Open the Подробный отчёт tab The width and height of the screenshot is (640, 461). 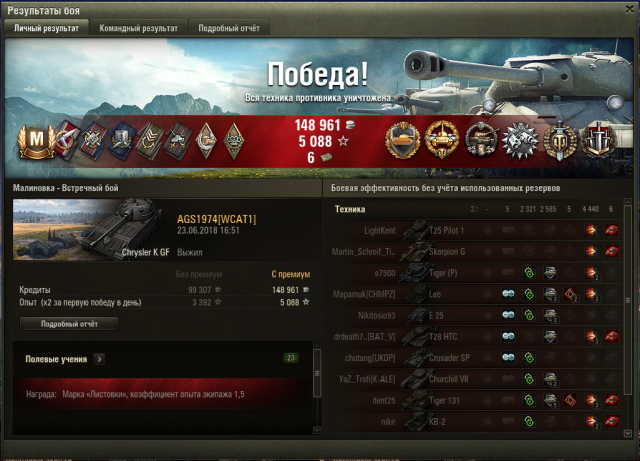[x=228, y=28]
